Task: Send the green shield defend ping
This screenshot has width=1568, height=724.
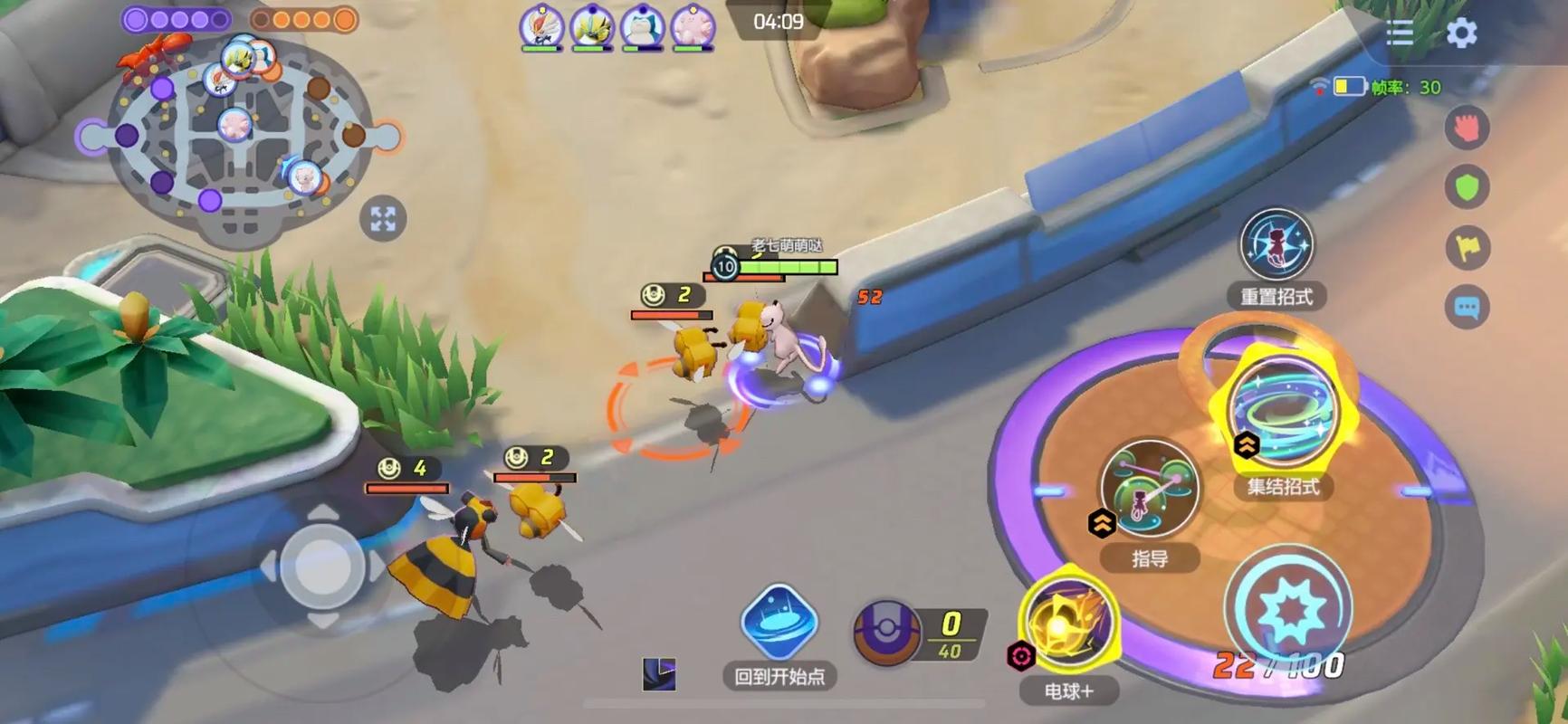Action: 1467,187
